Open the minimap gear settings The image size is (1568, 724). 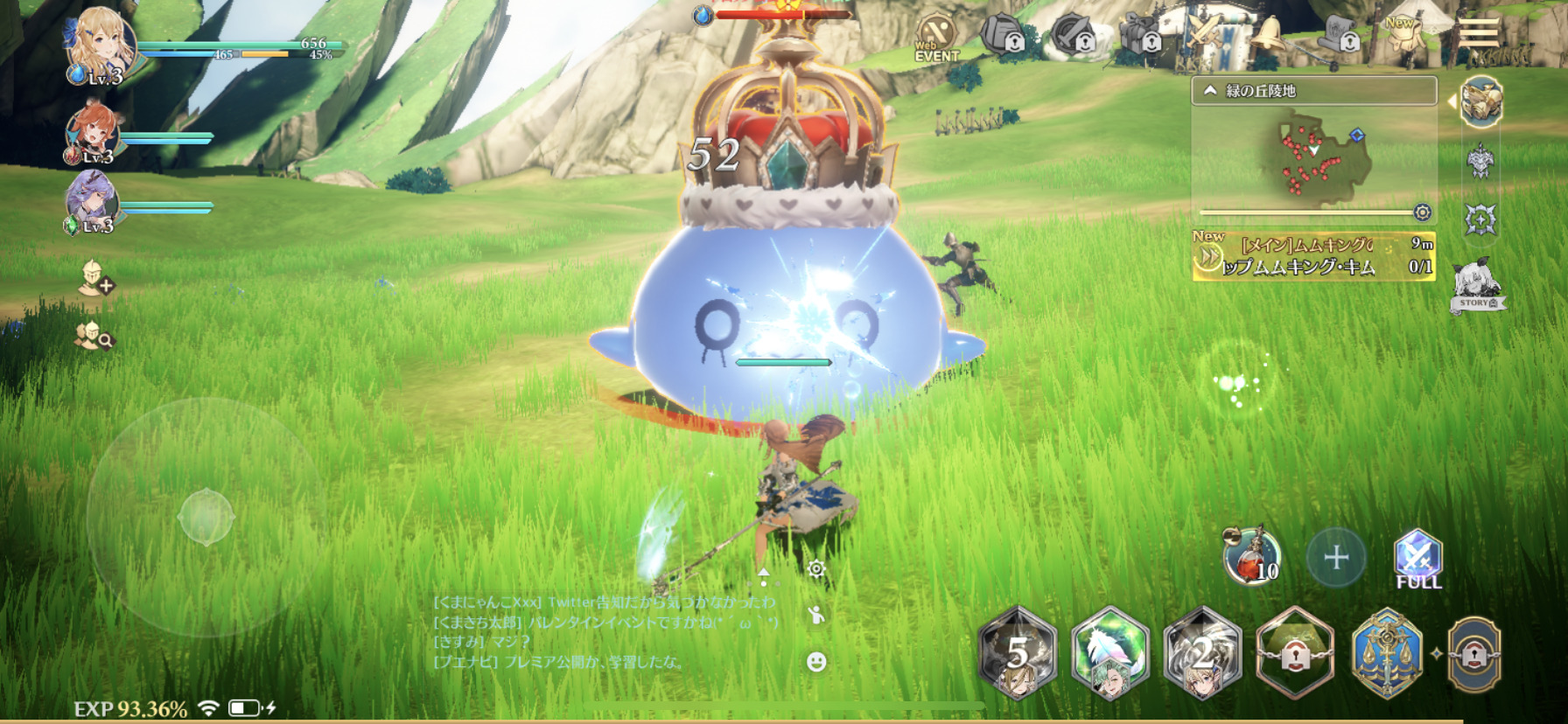click(x=1423, y=212)
